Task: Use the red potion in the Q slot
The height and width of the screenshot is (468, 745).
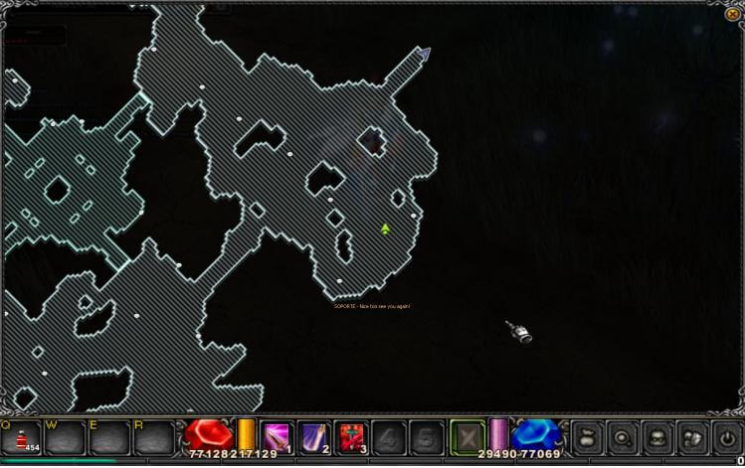Action: pos(21,438)
